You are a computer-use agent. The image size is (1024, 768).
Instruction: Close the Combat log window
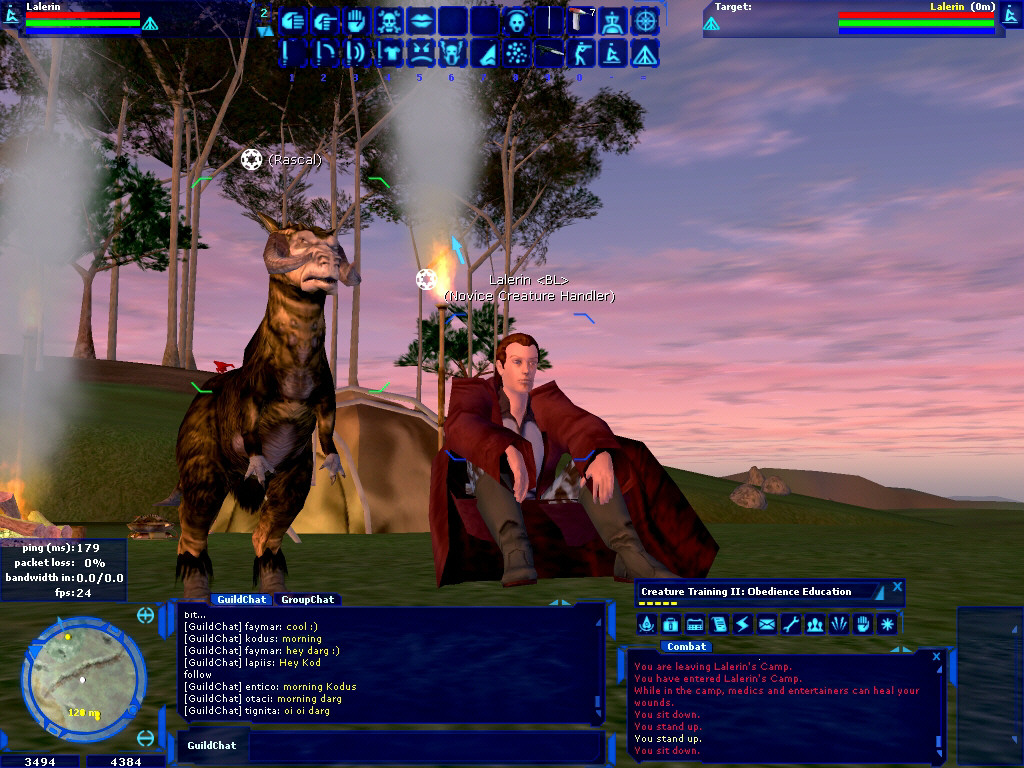point(937,656)
